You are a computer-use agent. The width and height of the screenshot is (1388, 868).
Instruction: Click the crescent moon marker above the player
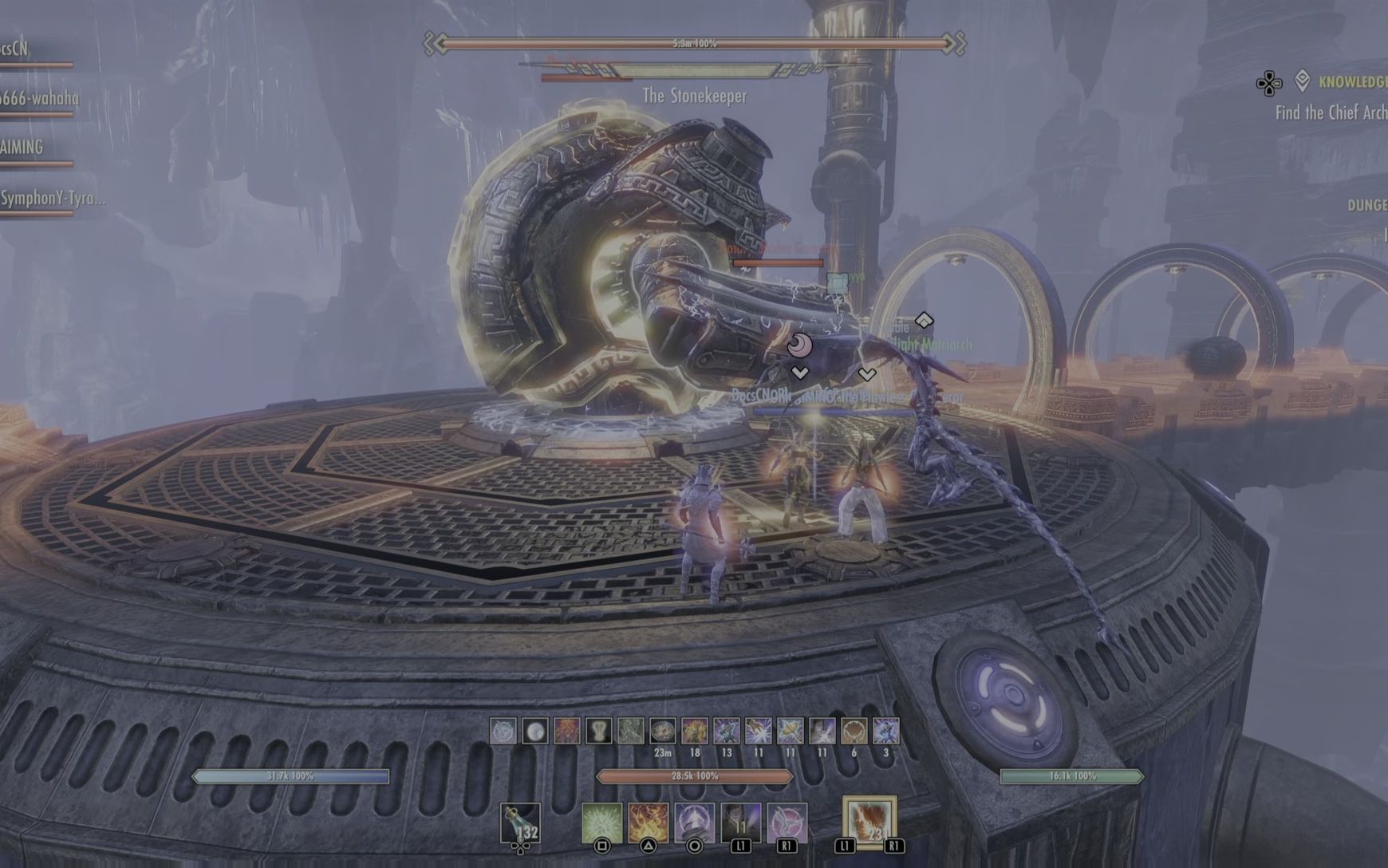(799, 345)
